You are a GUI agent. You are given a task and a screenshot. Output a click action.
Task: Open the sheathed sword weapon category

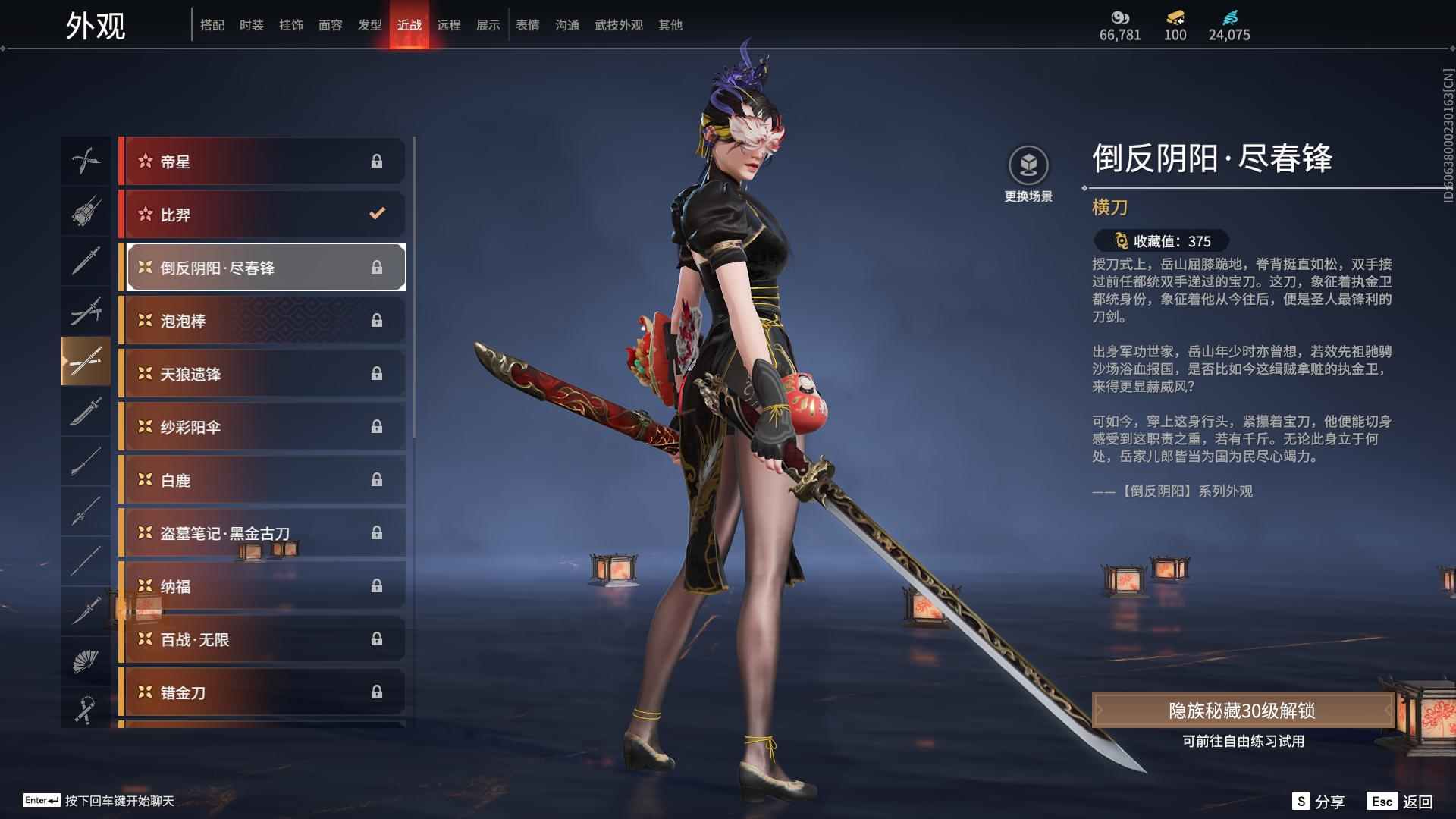point(86,311)
